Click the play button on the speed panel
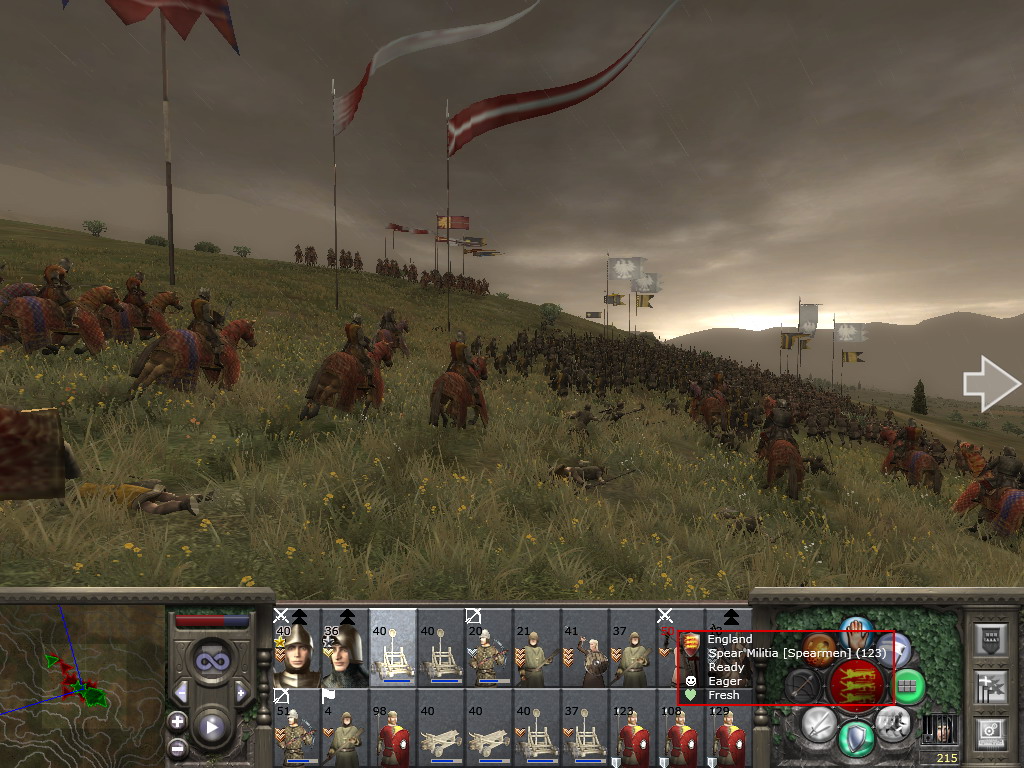The image size is (1024, 768). (211, 727)
